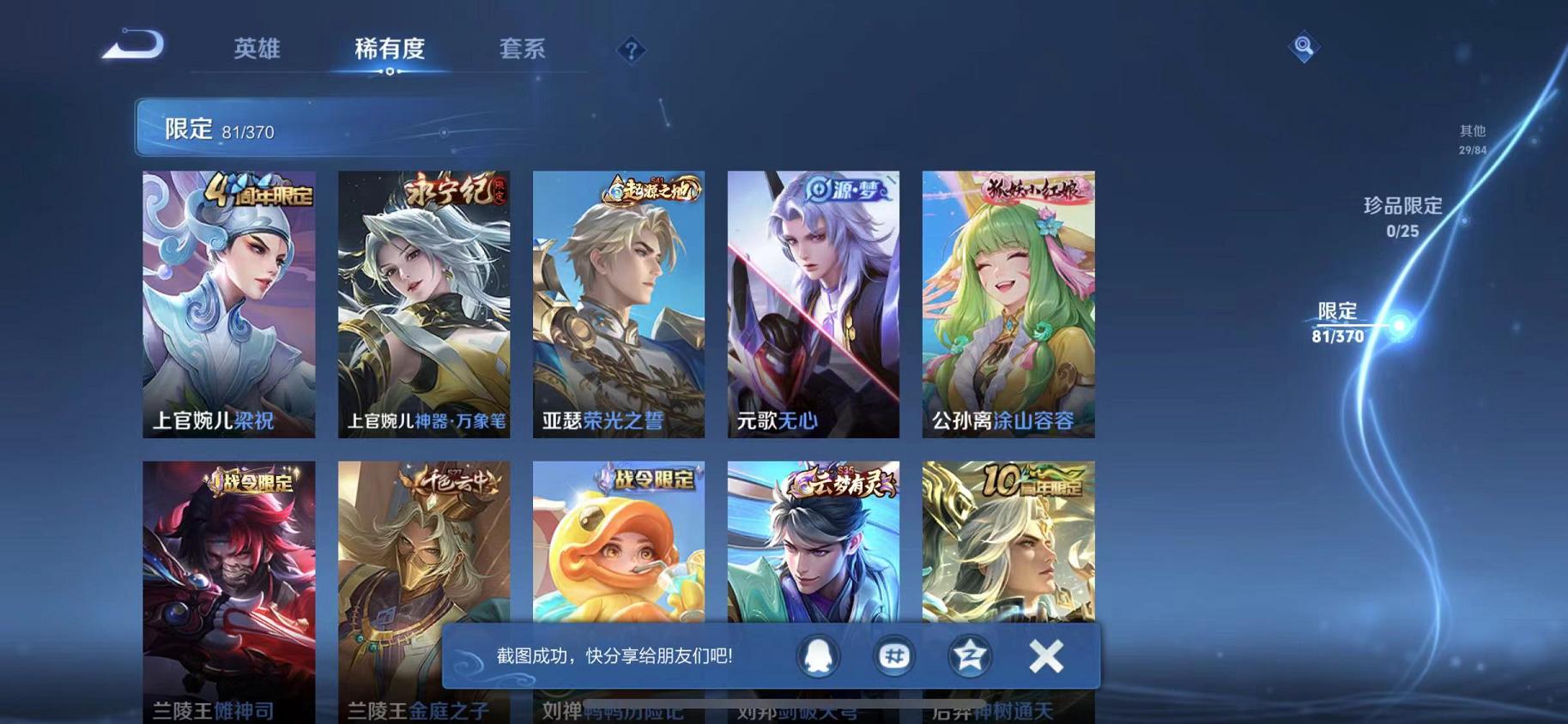Open the search magnifier at top right

[x=1304, y=45]
